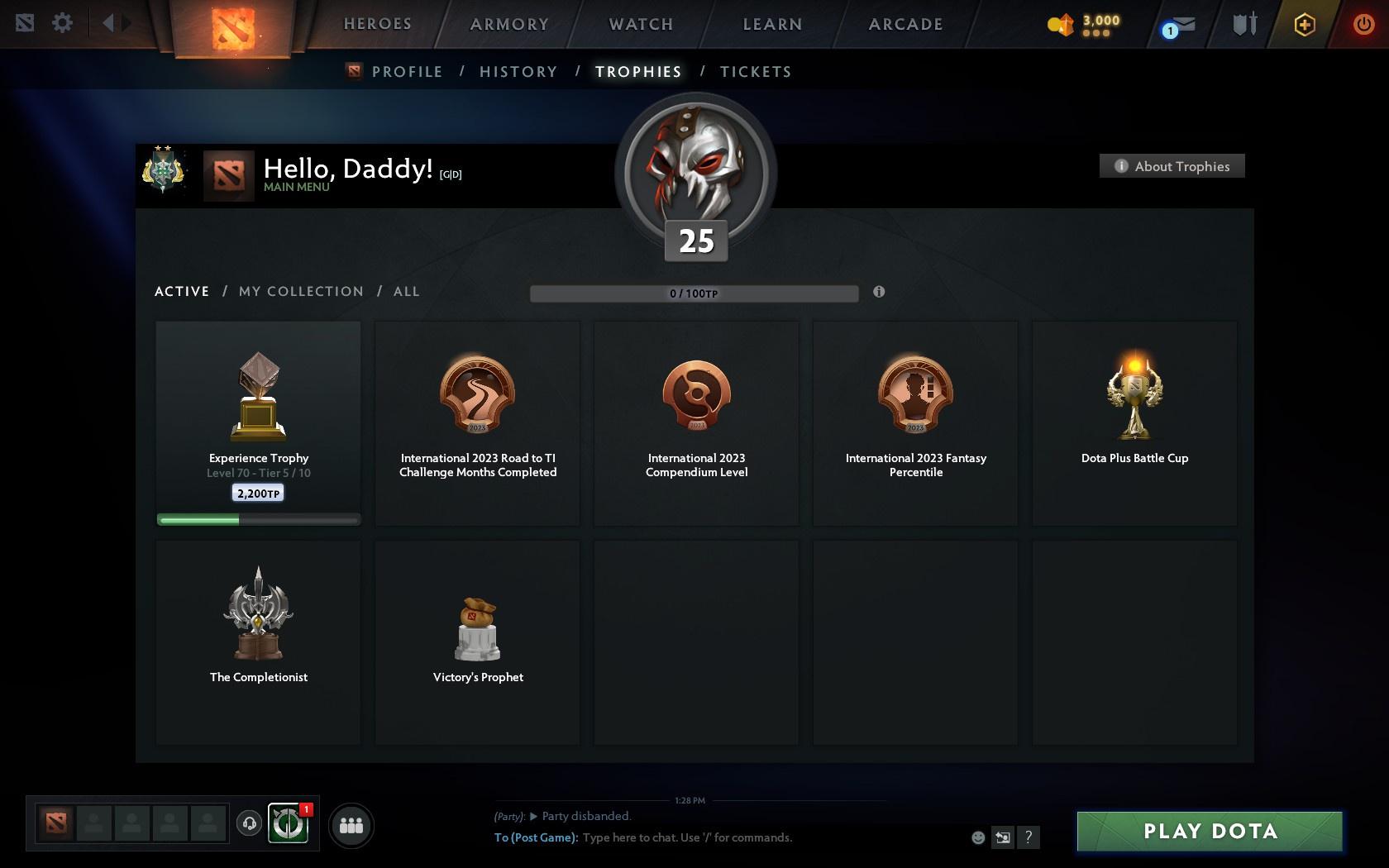Click the green matchmaking notification icon

[287, 824]
